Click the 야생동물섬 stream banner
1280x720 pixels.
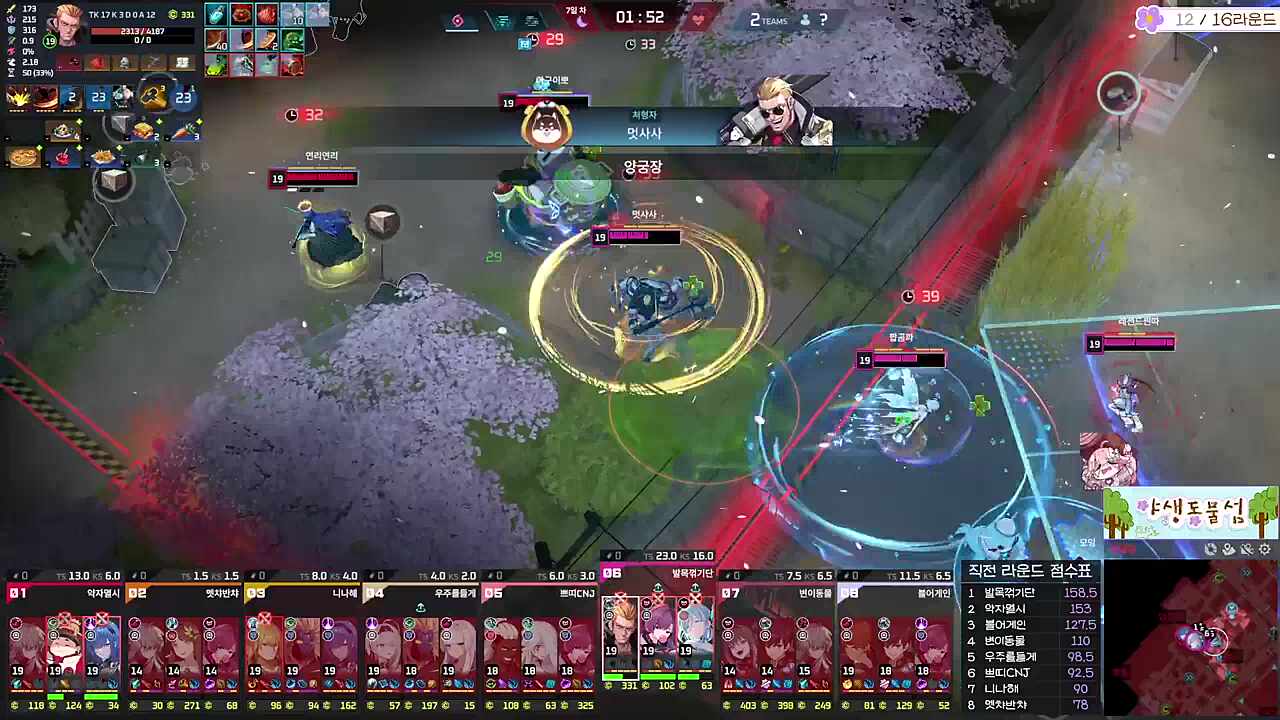(x=1190, y=514)
